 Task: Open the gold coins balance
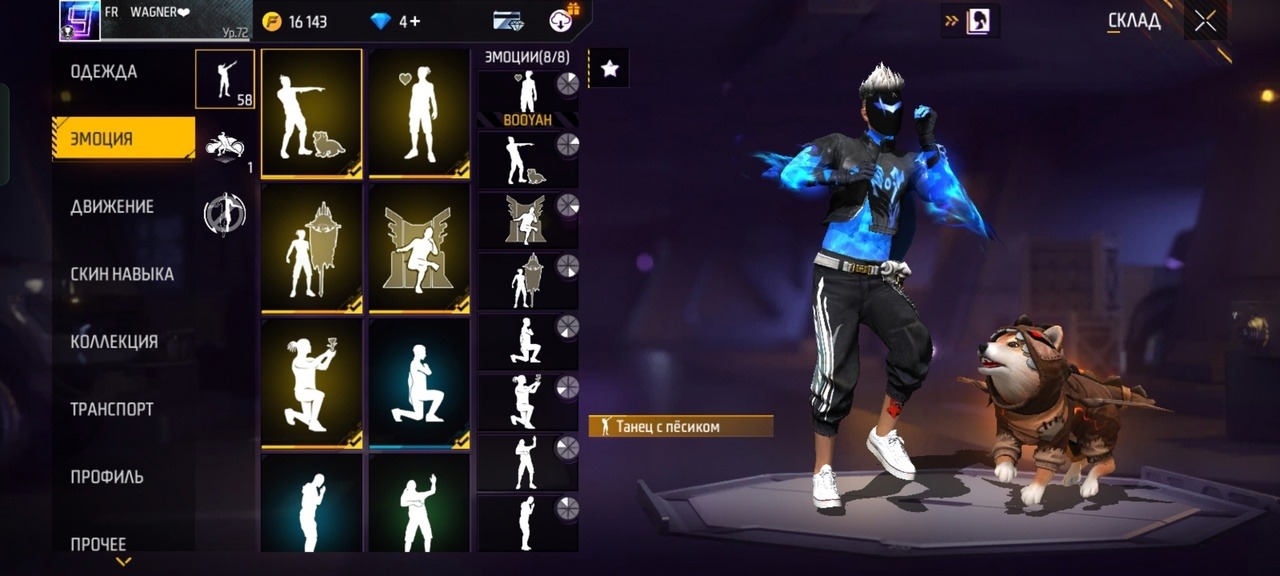(x=295, y=21)
